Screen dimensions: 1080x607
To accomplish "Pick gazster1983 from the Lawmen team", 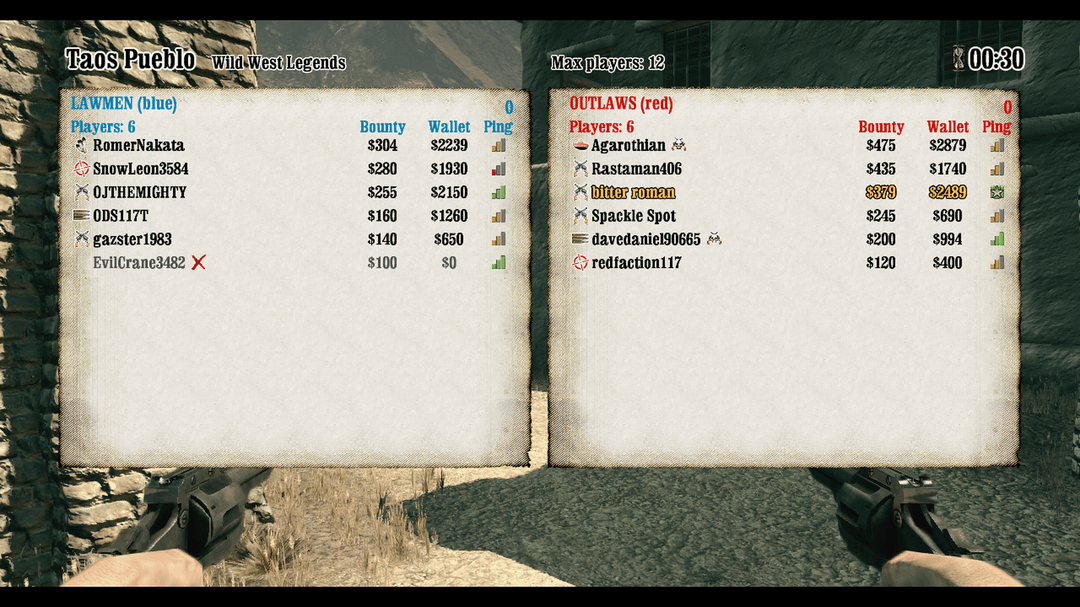I will (132, 240).
